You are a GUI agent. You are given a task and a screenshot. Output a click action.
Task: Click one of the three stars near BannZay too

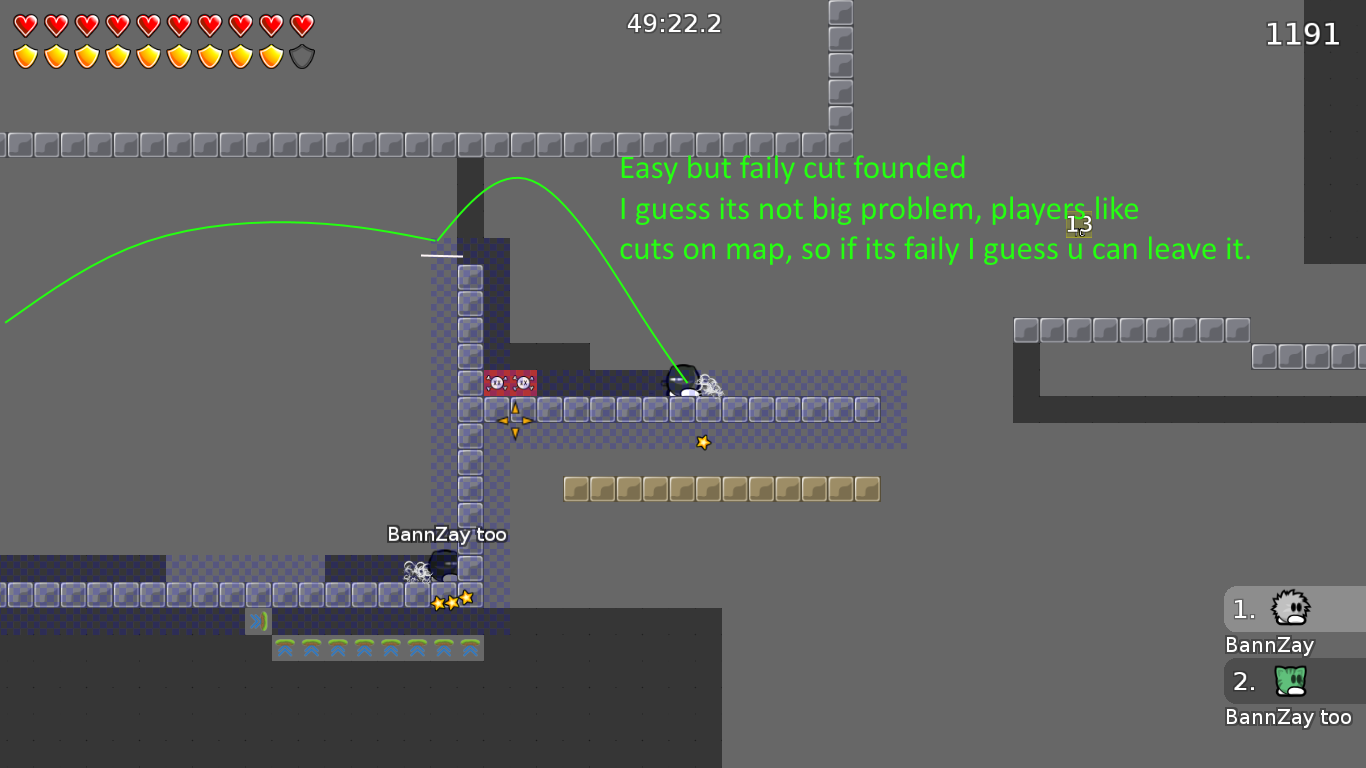452,600
